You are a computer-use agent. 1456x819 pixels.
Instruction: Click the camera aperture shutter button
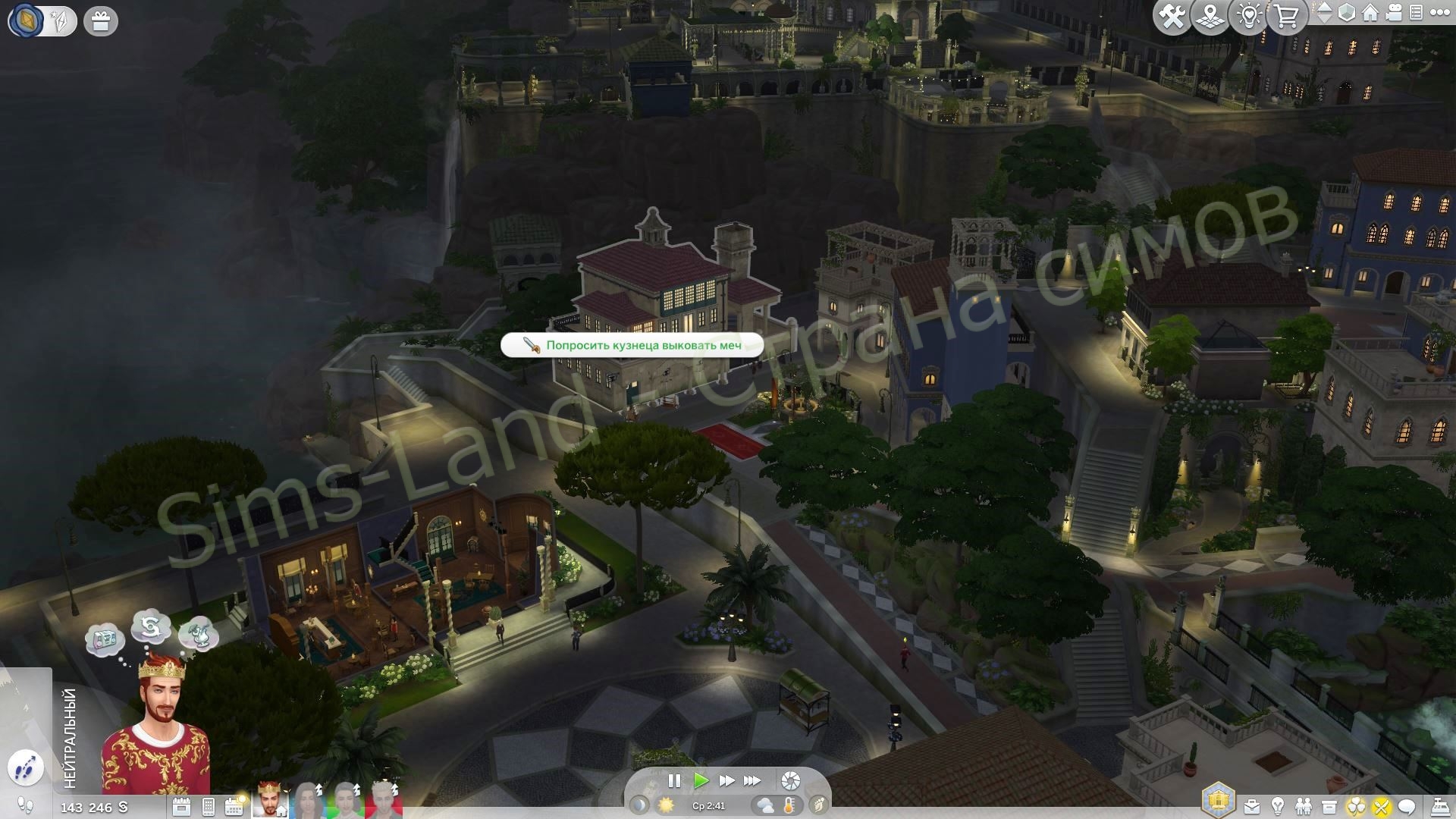(790, 781)
